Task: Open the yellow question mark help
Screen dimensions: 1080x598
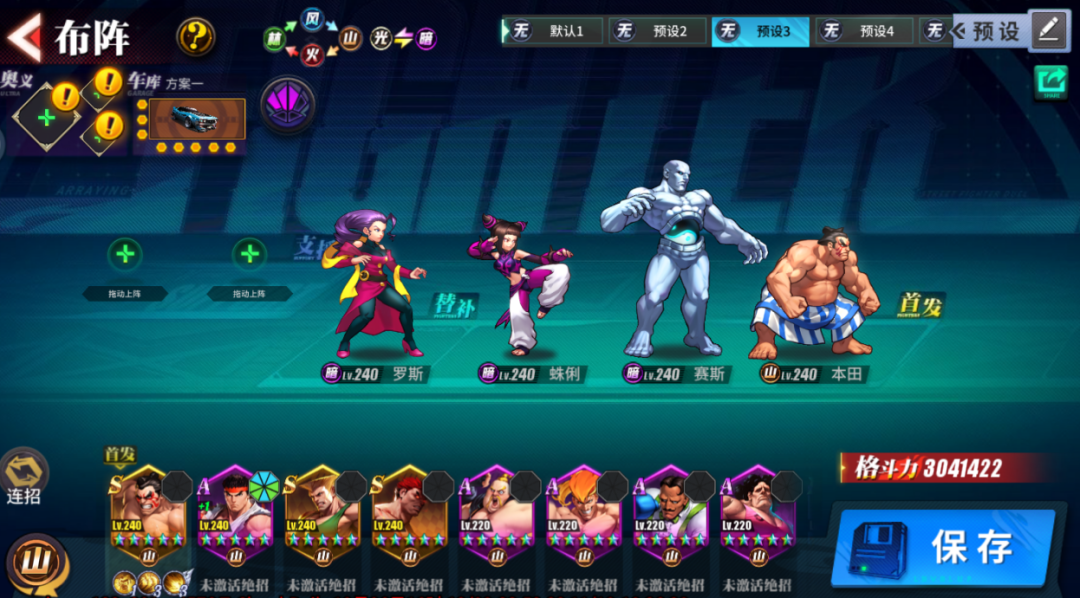Action: [196, 38]
